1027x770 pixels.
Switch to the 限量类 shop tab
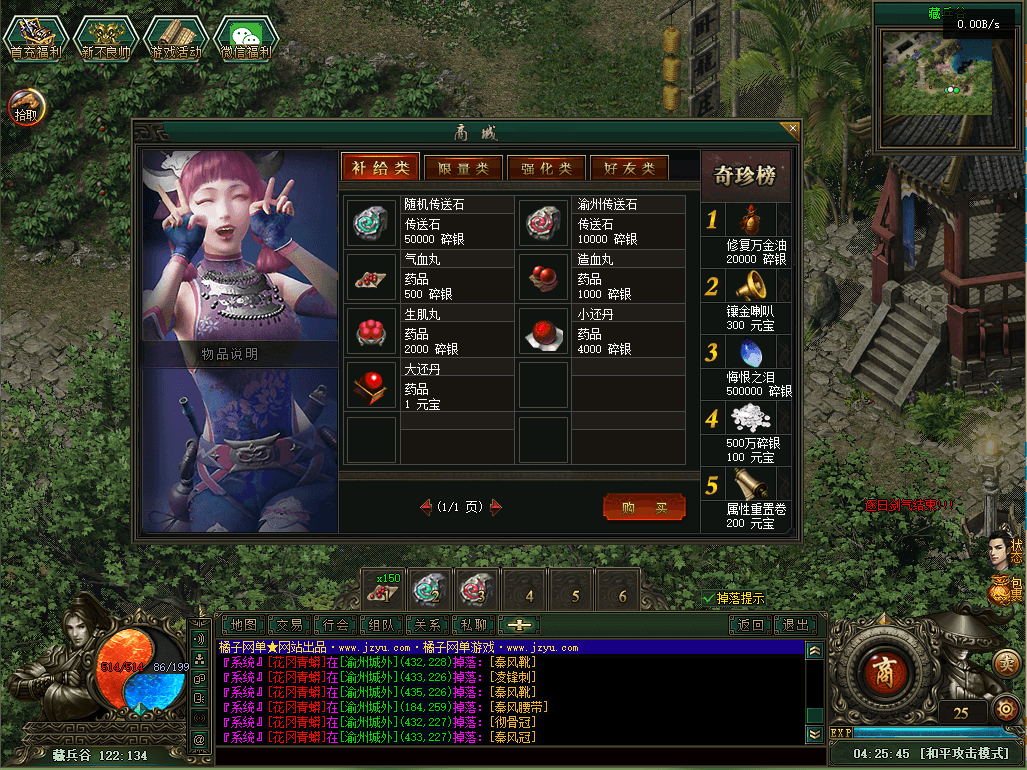tap(463, 168)
